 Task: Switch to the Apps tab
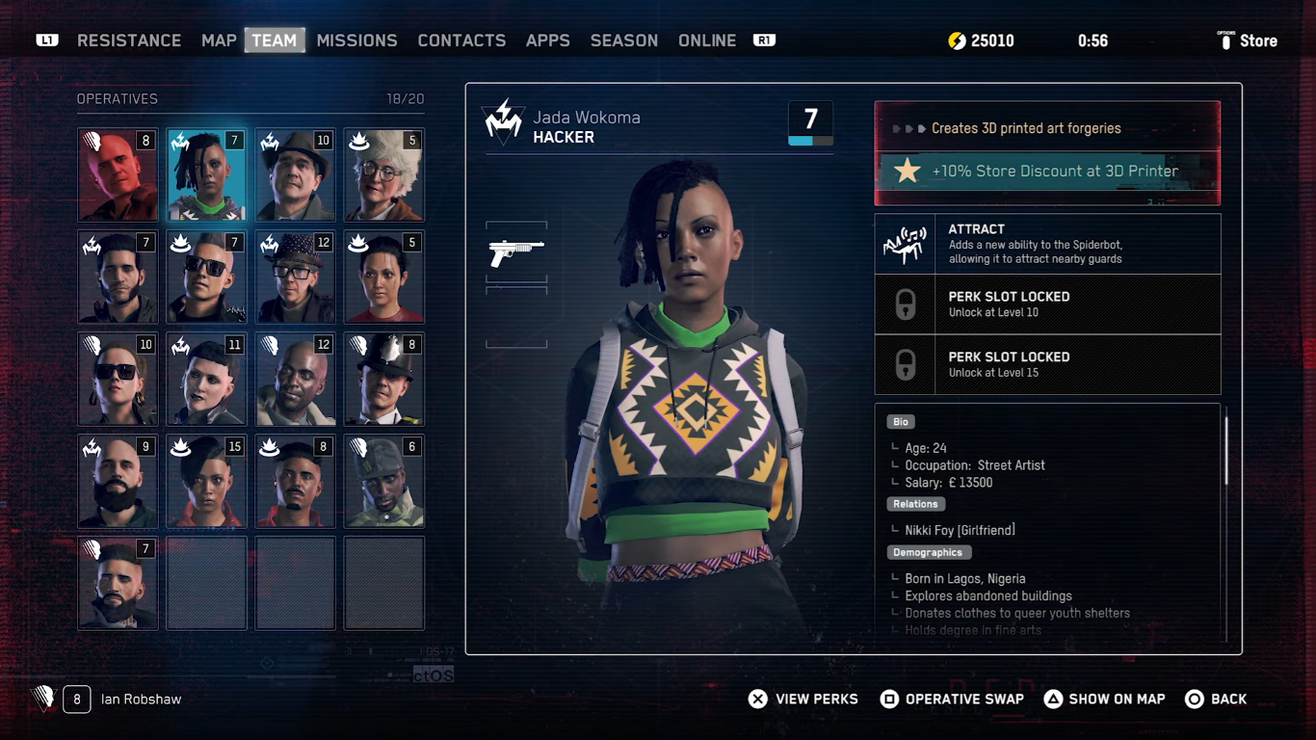pyautogui.click(x=548, y=41)
